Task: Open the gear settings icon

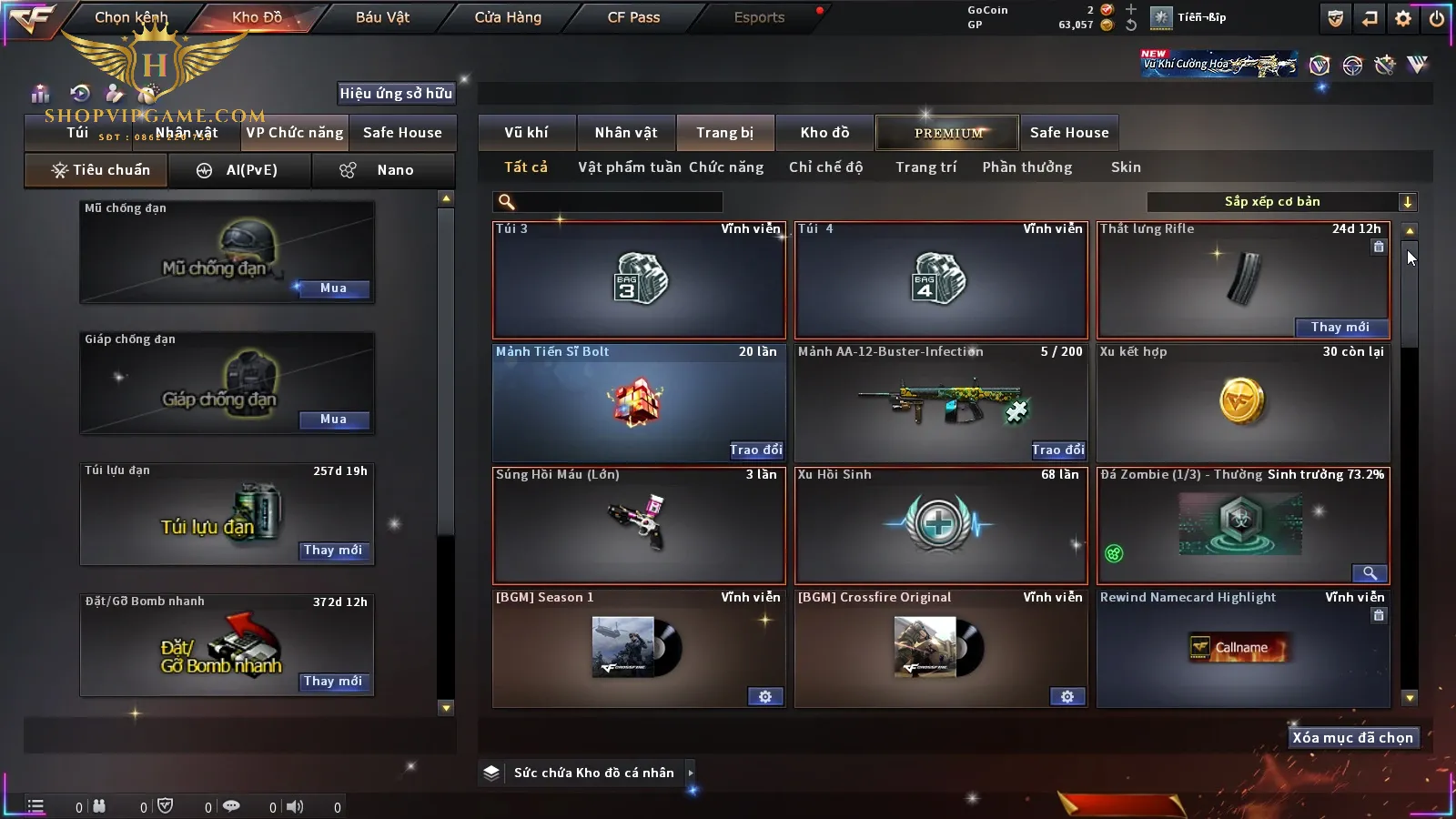Action: click(x=1403, y=18)
